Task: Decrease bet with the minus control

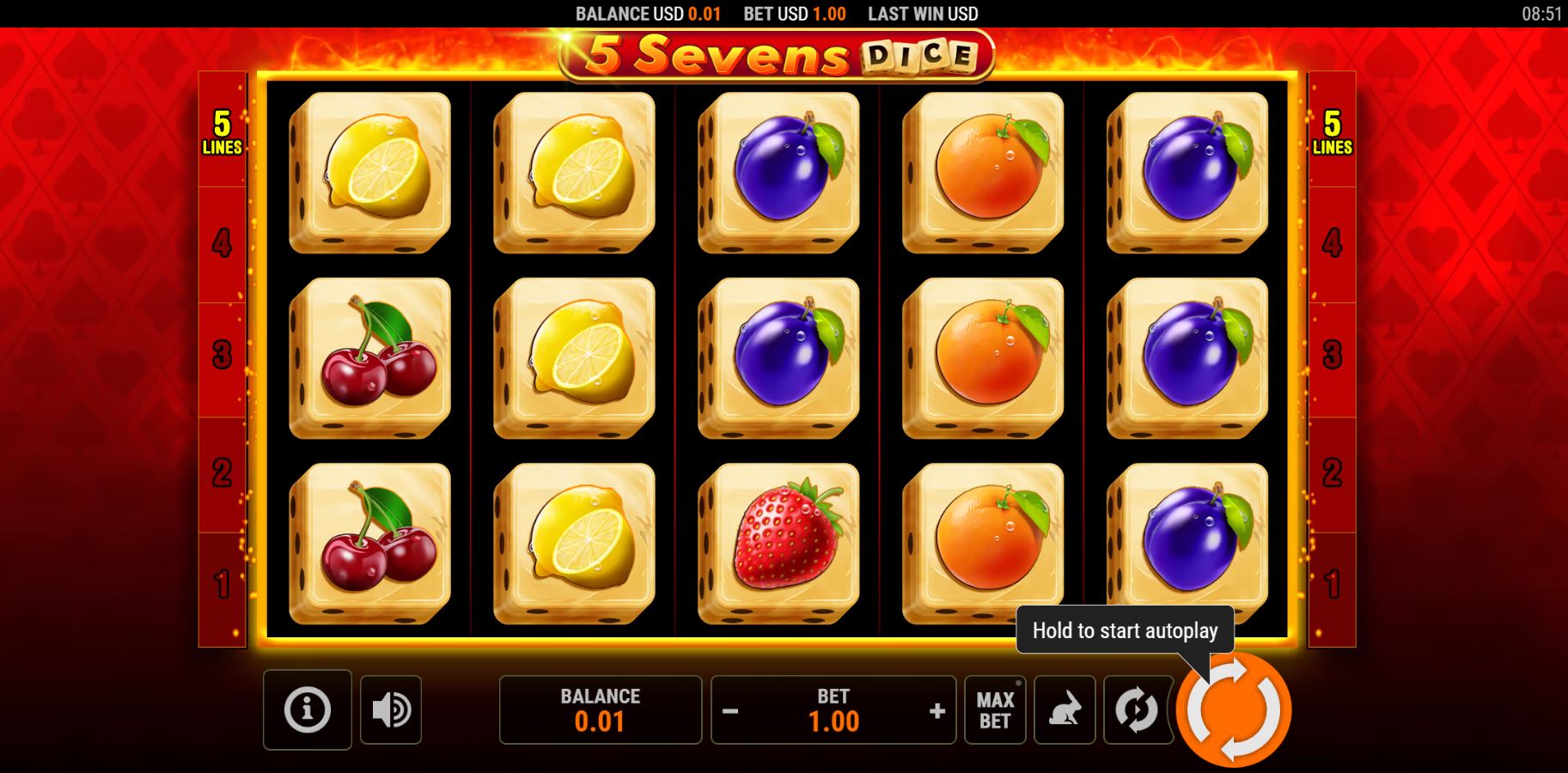Action: click(x=733, y=710)
